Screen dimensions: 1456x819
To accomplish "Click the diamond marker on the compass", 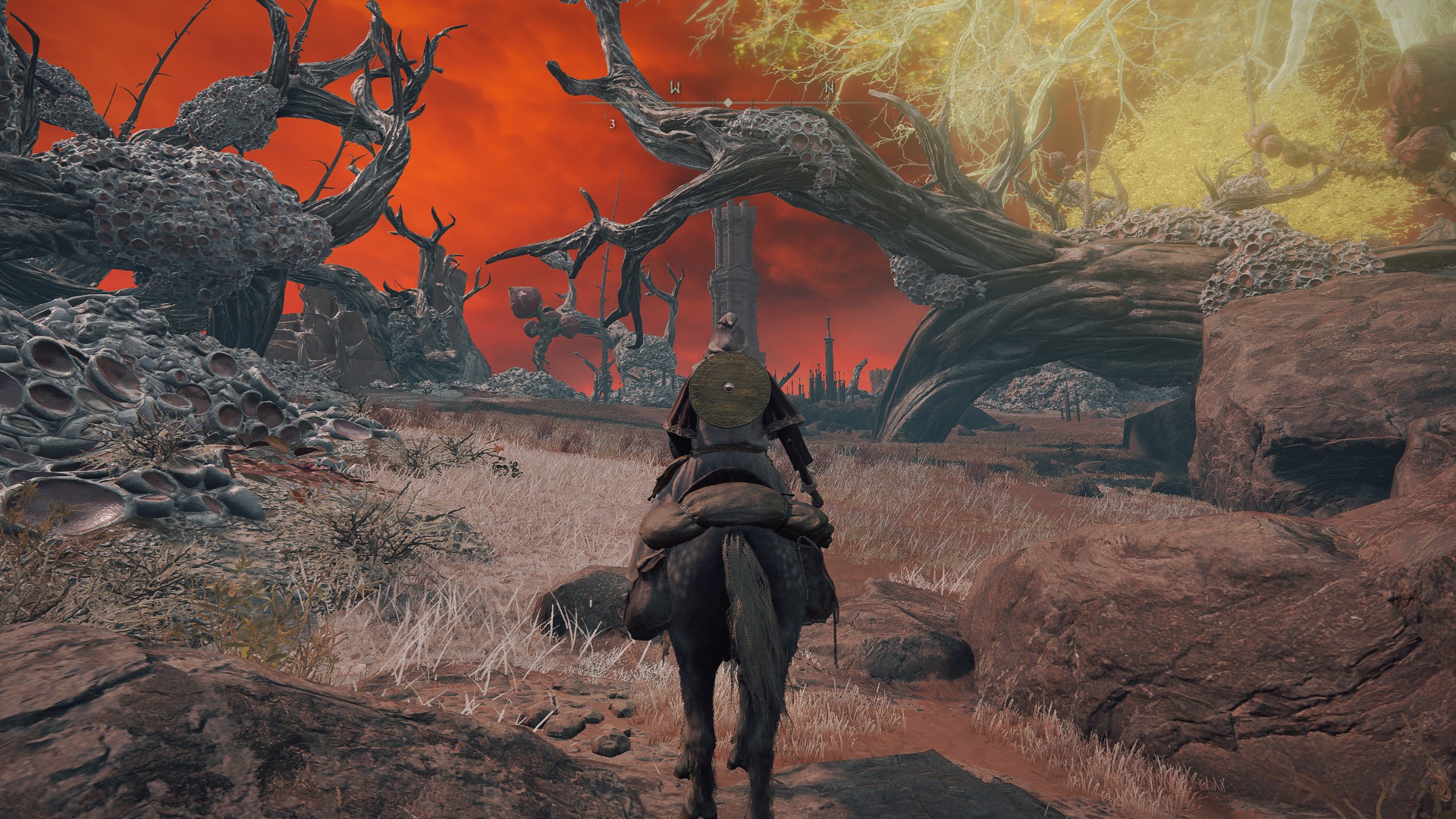I will 727,102.
